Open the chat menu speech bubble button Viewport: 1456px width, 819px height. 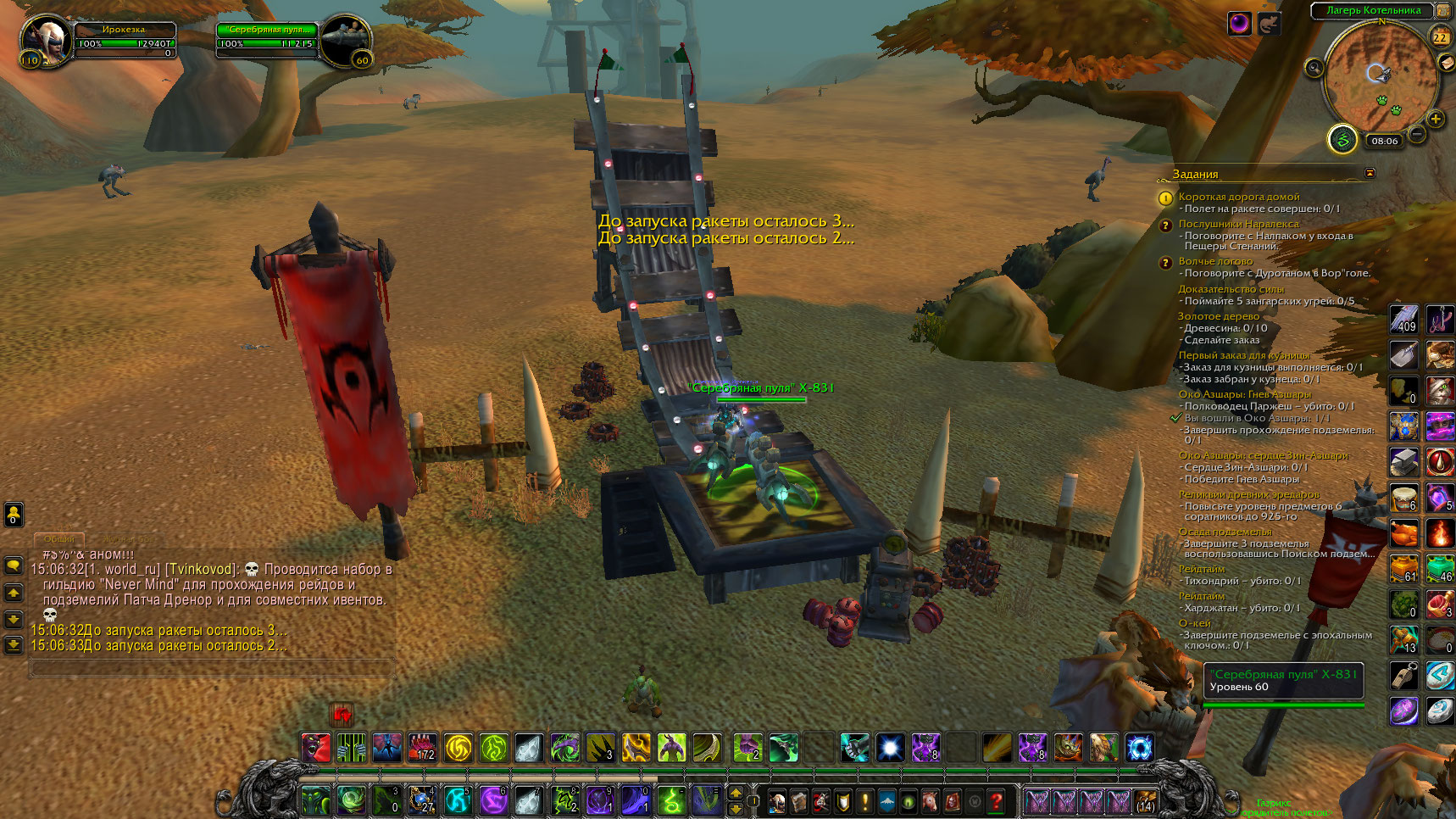point(14,565)
